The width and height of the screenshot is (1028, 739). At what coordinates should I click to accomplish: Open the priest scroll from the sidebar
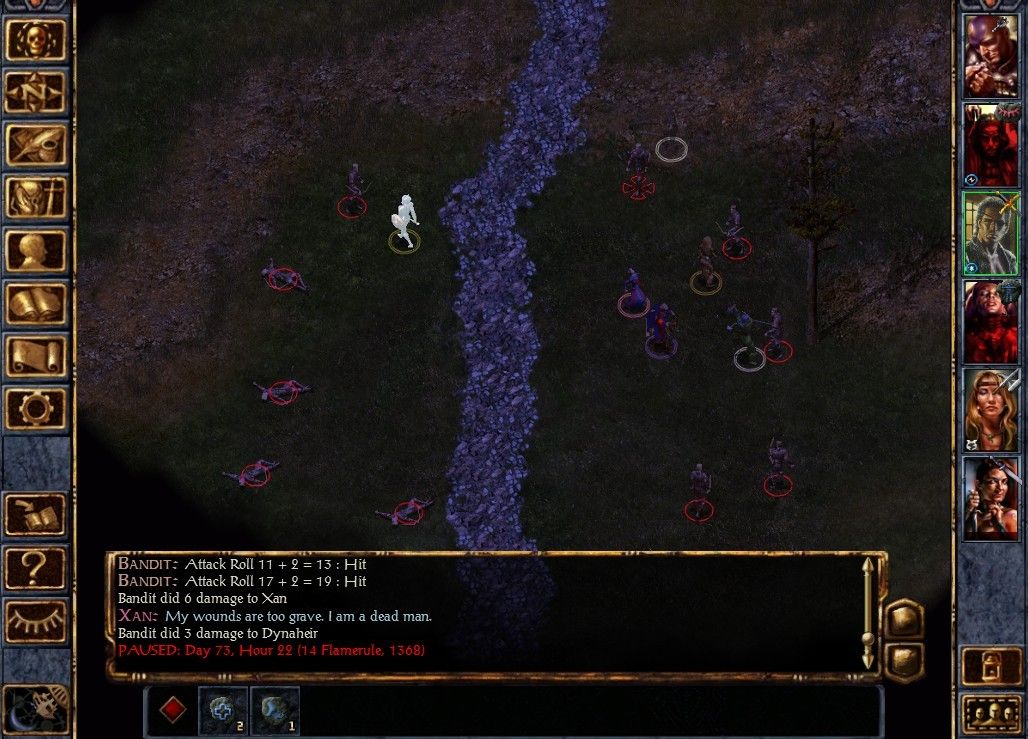(x=36, y=357)
